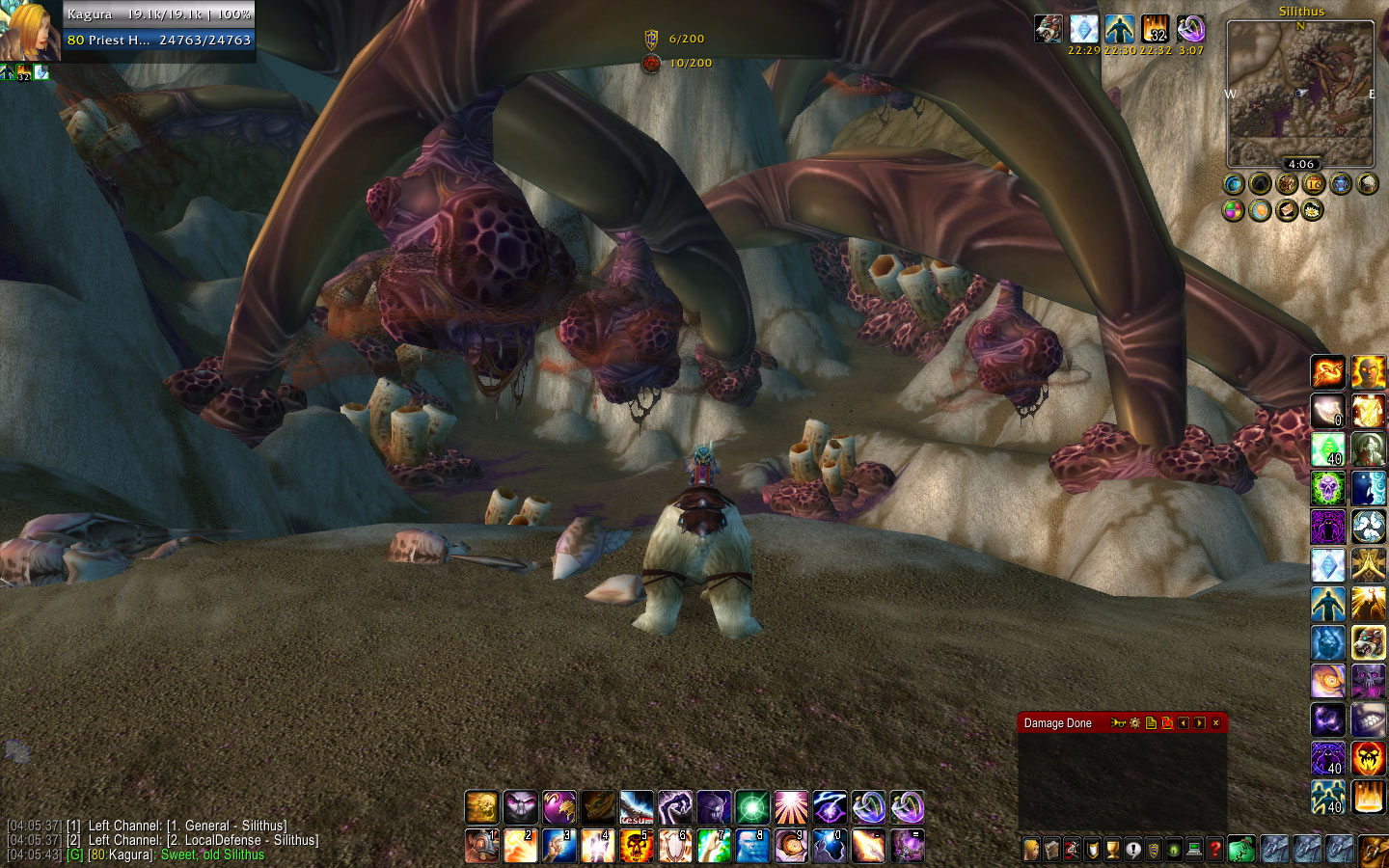Click the clock button reading 4:06
This screenshot has height=868, width=1389.
point(1300,164)
